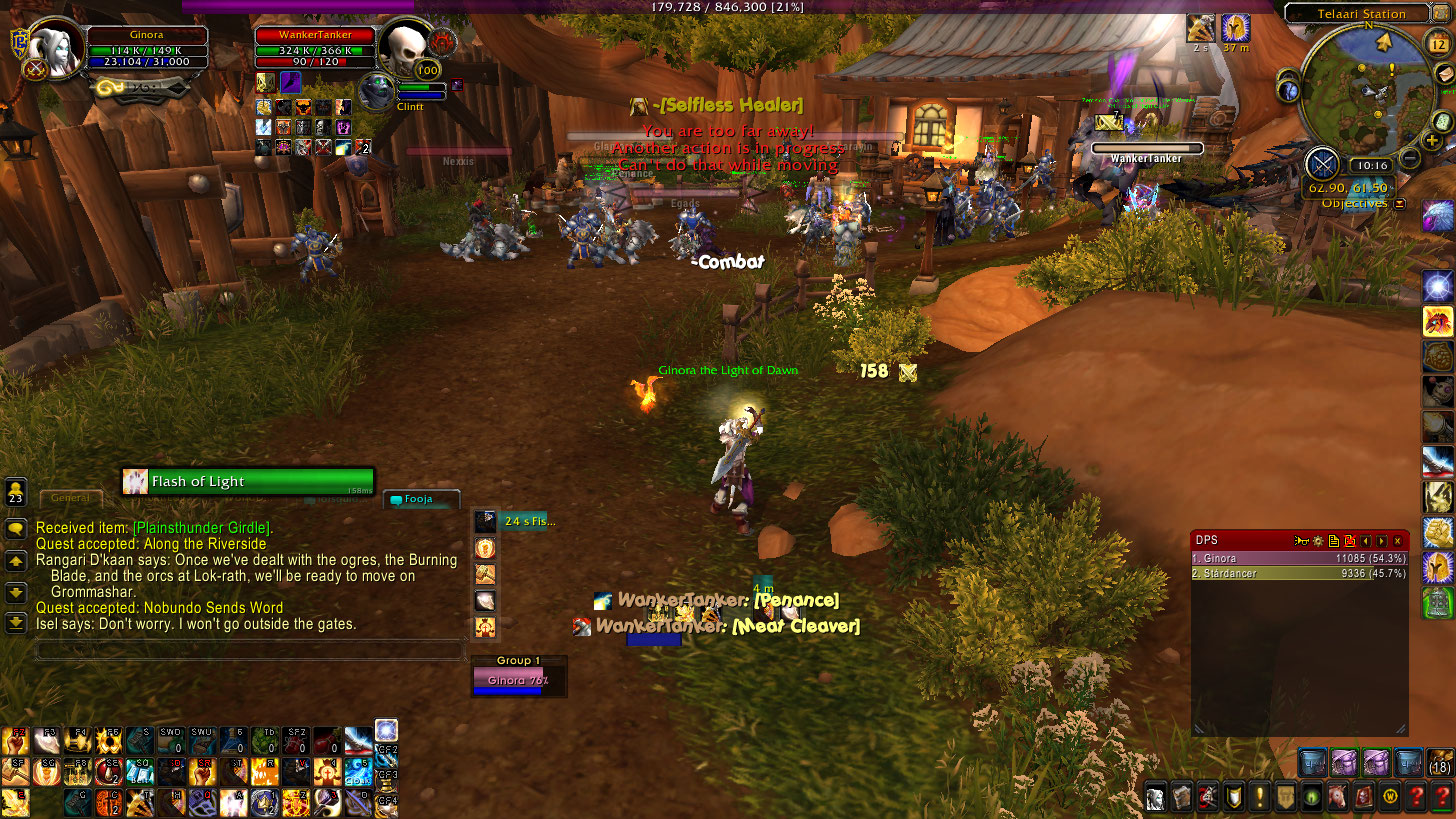Open the quest log exclamation button
The image size is (1456, 819).
click(1260, 797)
